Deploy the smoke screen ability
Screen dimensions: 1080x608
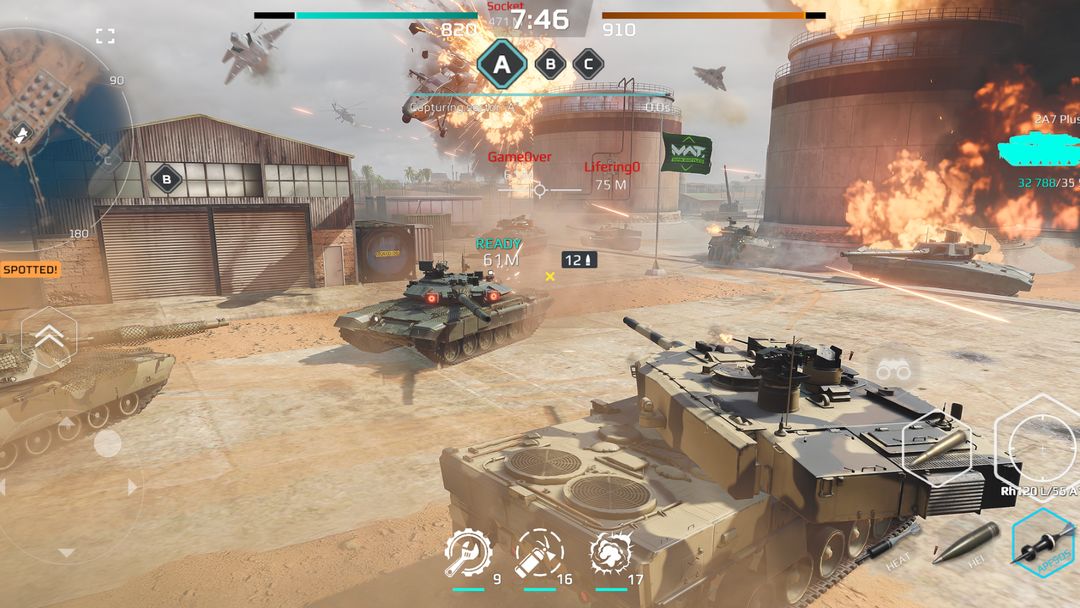click(610, 552)
